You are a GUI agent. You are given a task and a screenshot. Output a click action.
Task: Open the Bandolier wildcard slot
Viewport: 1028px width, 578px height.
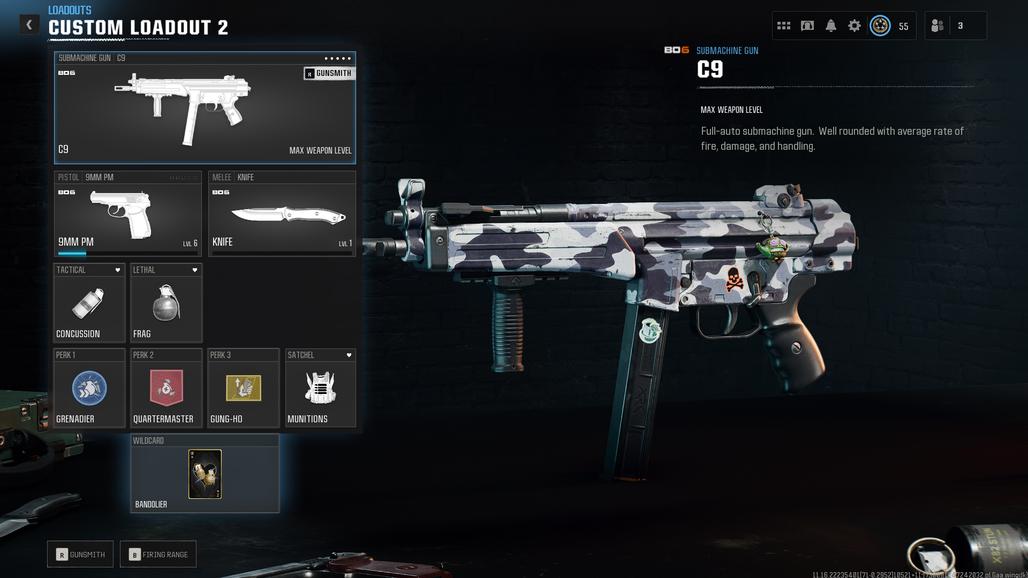coord(205,474)
